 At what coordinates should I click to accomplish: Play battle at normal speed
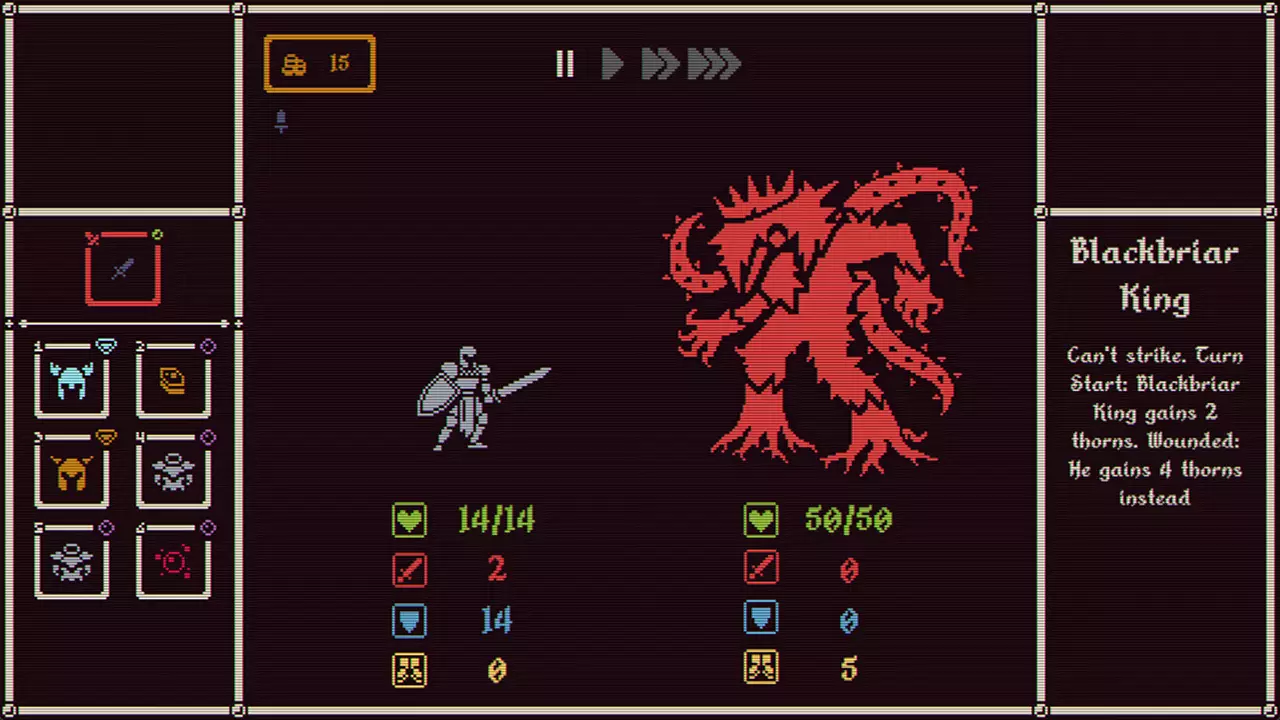coord(612,65)
